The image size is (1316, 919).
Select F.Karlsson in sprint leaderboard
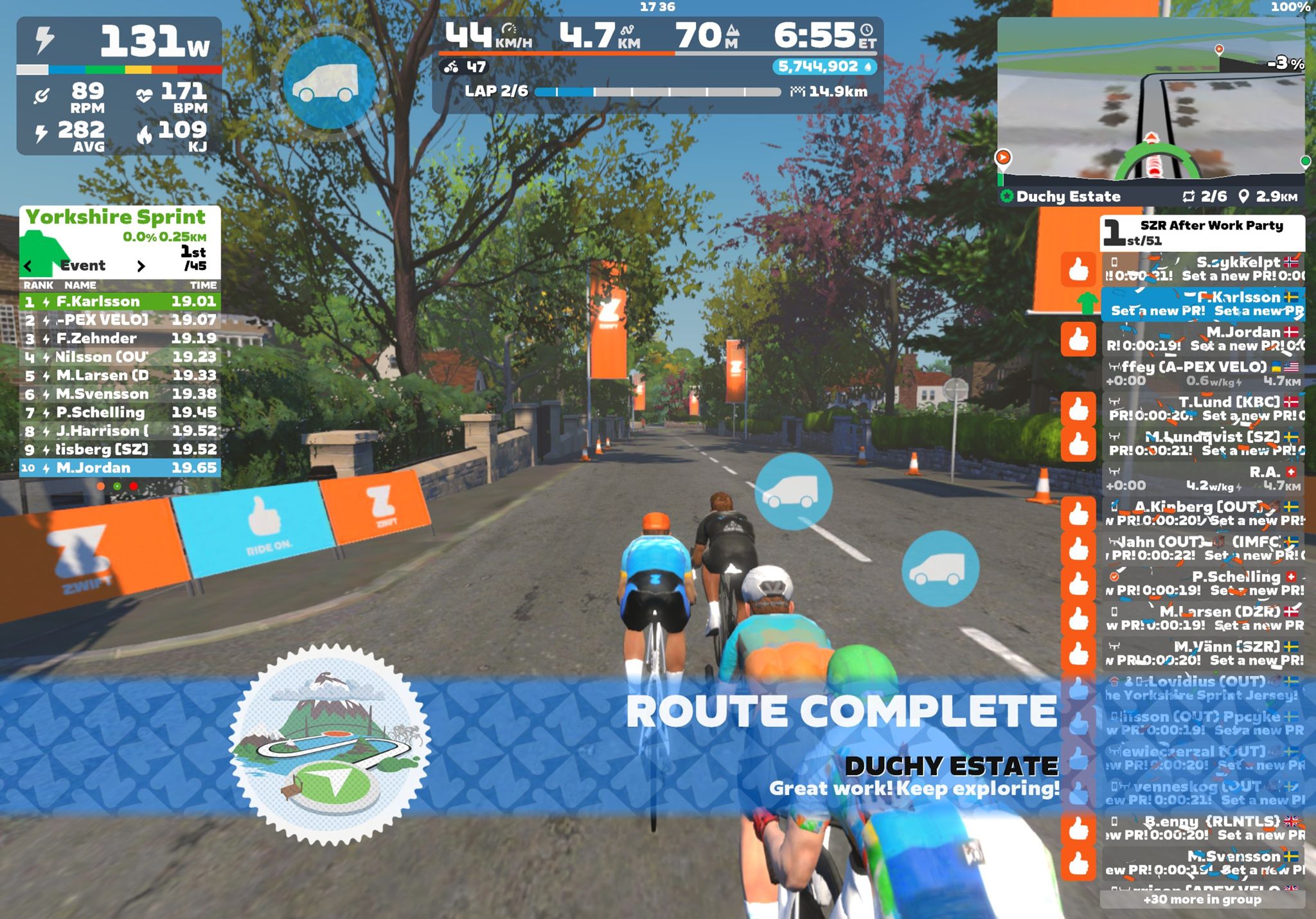120,301
